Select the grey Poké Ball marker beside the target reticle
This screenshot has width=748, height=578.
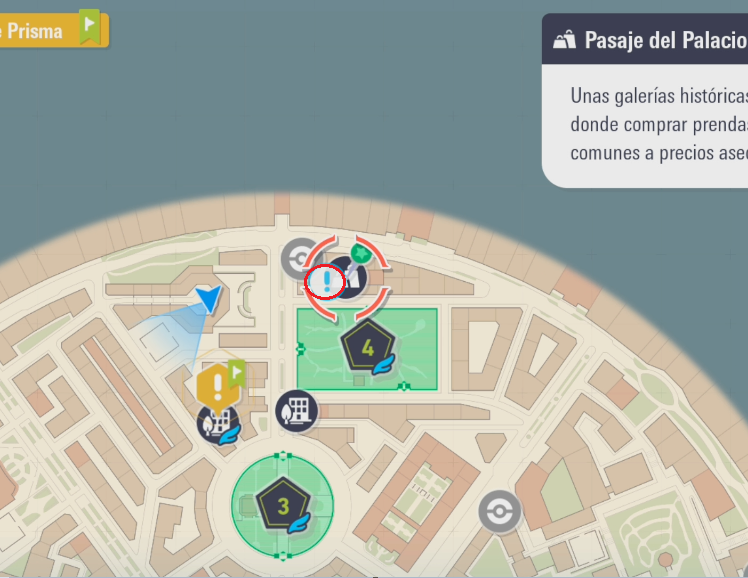[298, 258]
